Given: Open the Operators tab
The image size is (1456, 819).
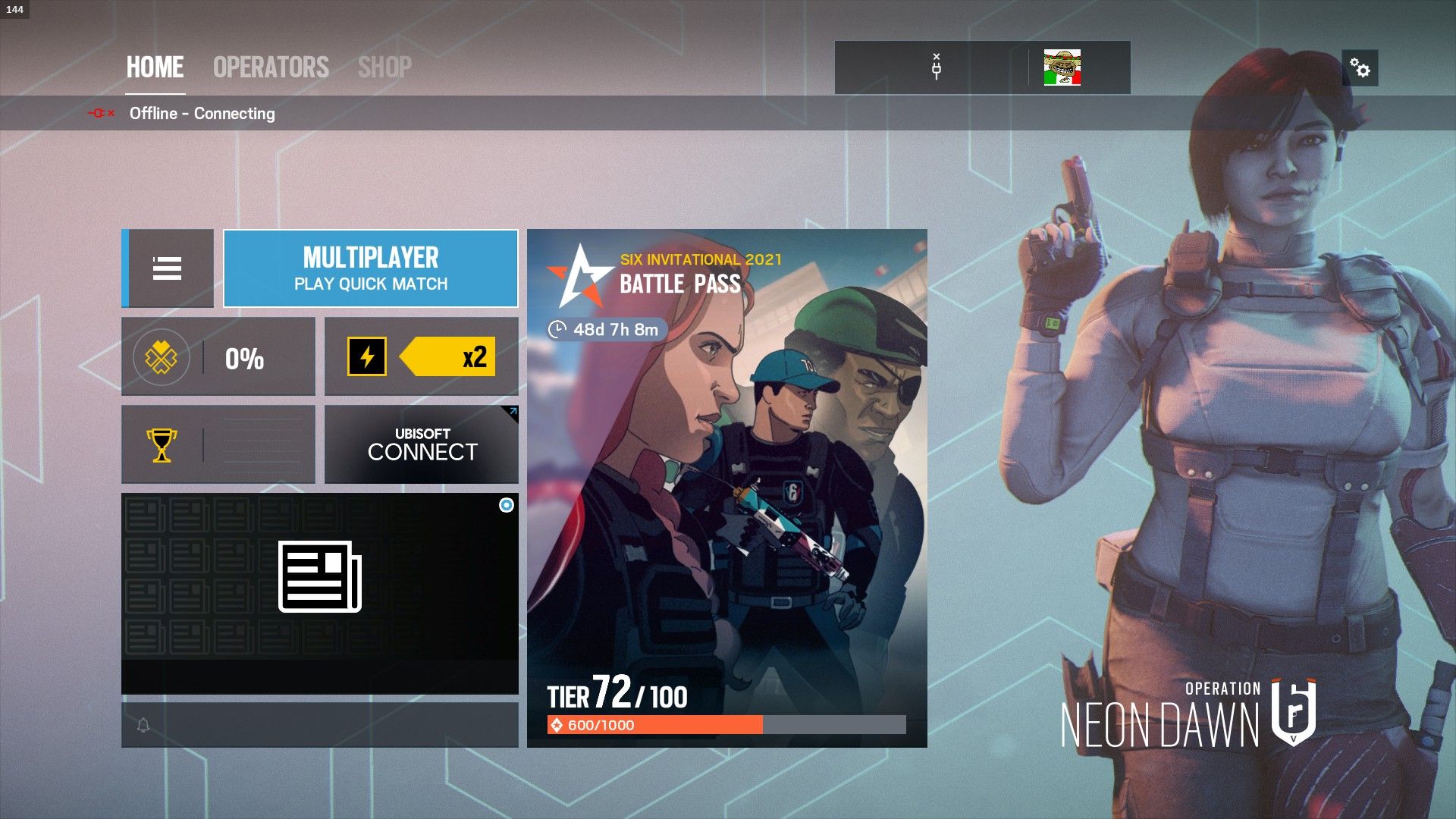Looking at the screenshot, I should point(271,67).
